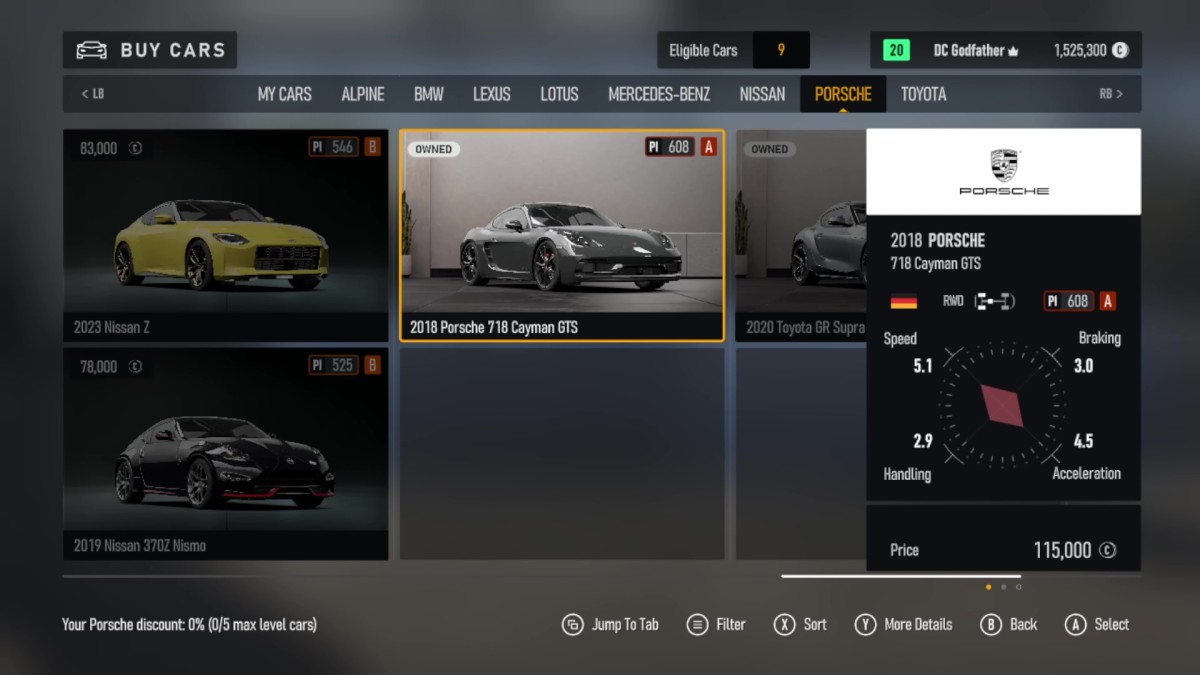
Task: Sort the car list
Action: click(801, 625)
